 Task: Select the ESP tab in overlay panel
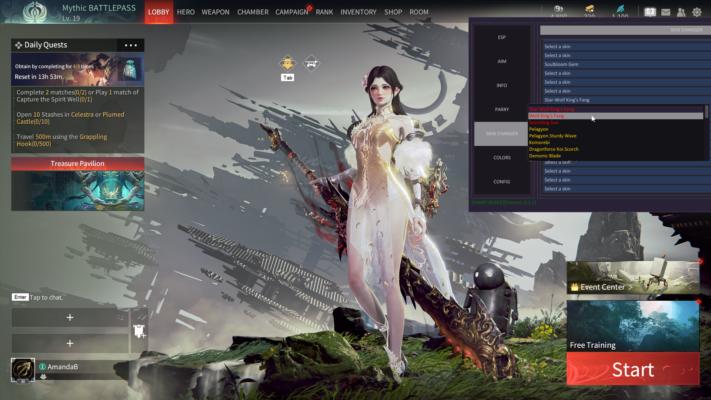[501, 37]
